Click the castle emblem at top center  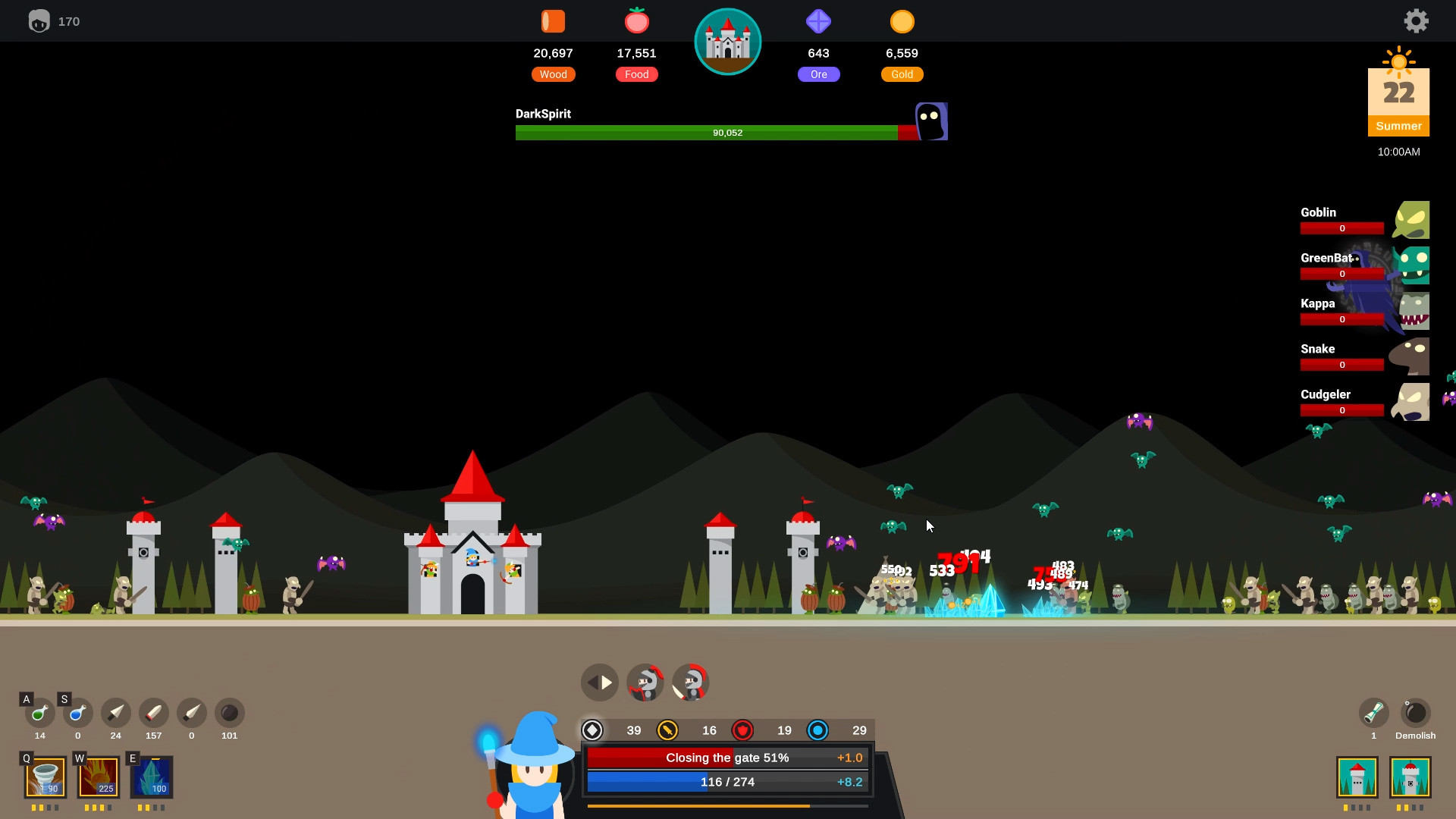[x=727, y=42]
